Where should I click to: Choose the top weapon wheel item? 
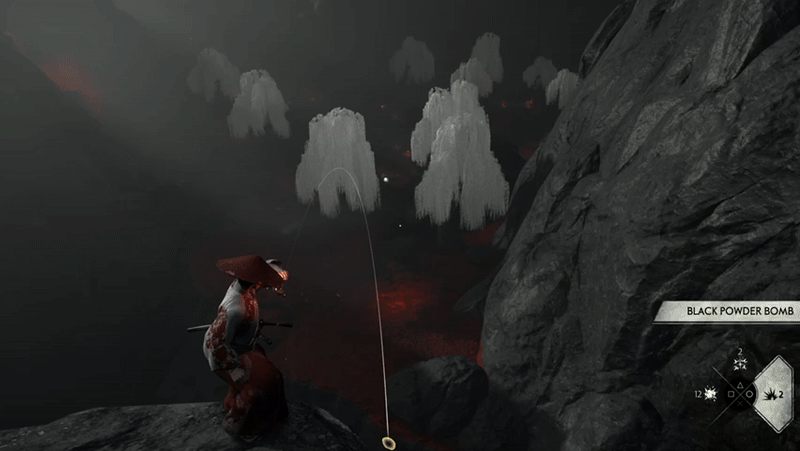tap(740, 366)
